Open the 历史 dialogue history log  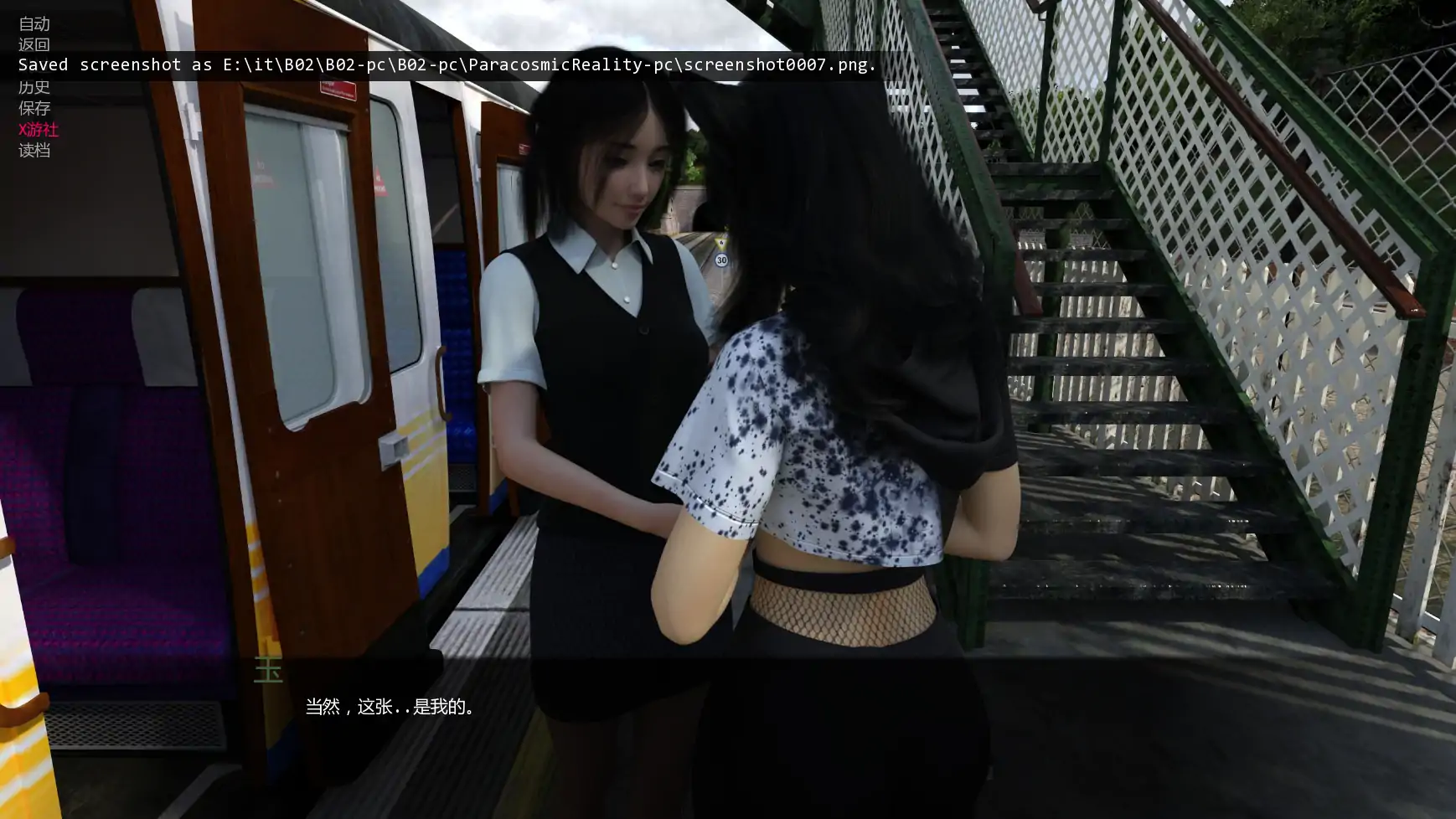[x=34, y=87]
